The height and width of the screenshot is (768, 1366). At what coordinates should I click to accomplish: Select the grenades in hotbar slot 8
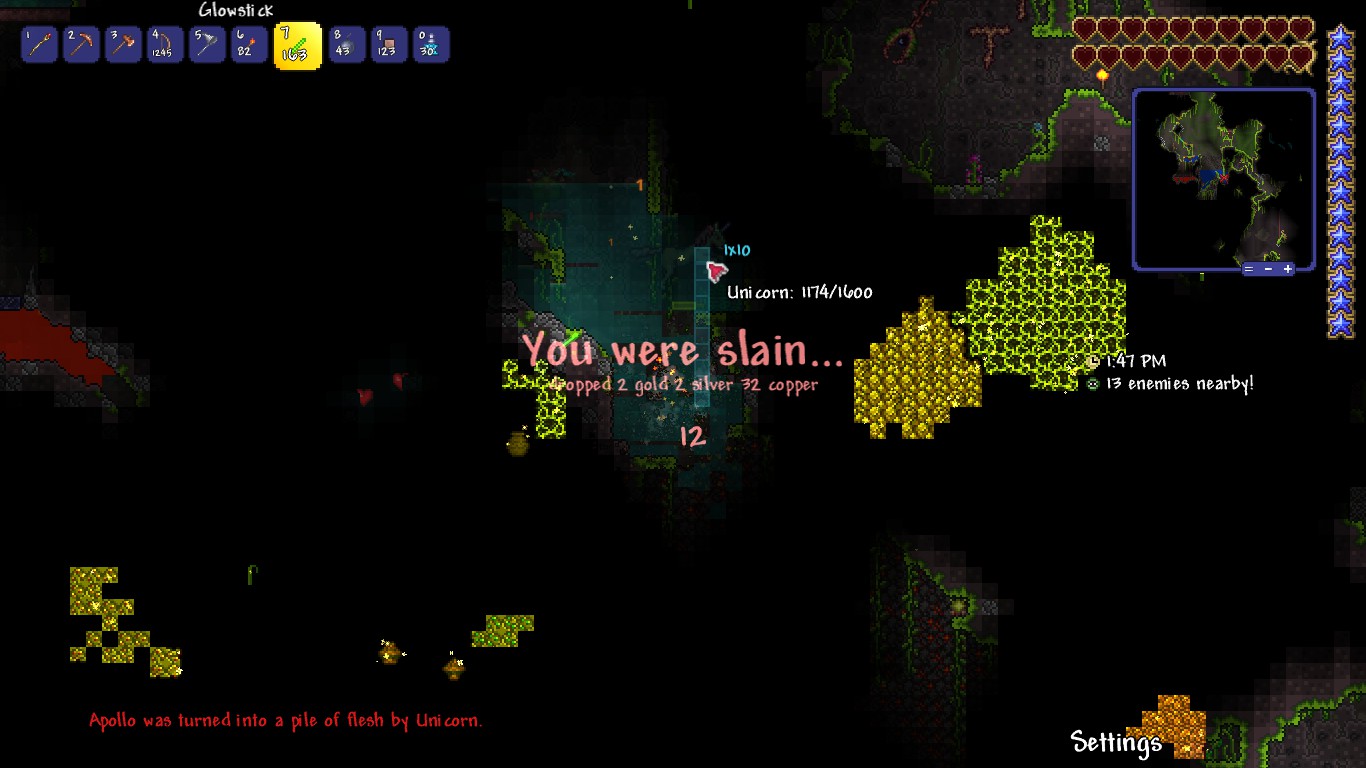347,44
